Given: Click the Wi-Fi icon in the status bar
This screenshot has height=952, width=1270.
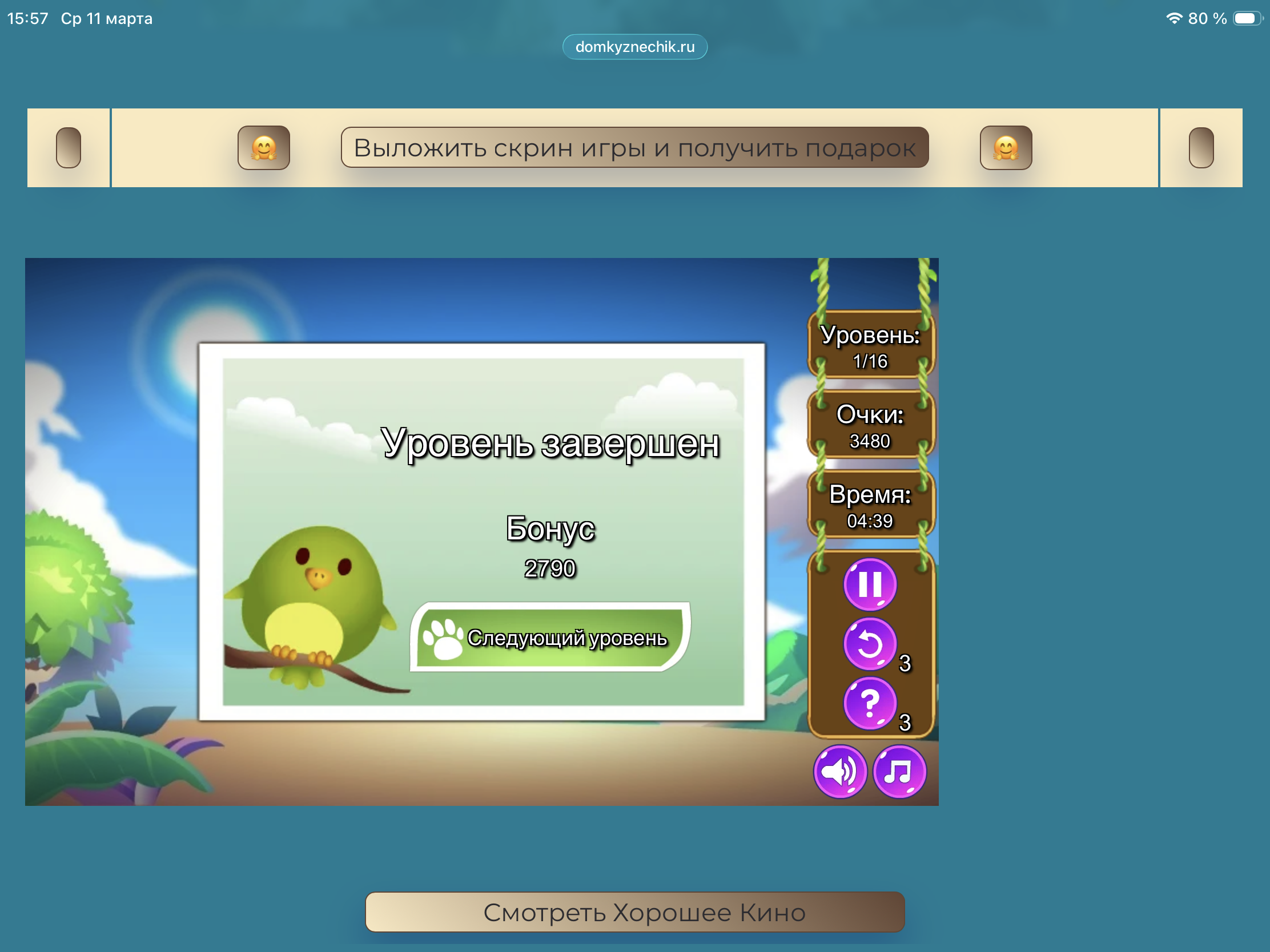Looking at the screenshot, I should (x=1173, y=18).
